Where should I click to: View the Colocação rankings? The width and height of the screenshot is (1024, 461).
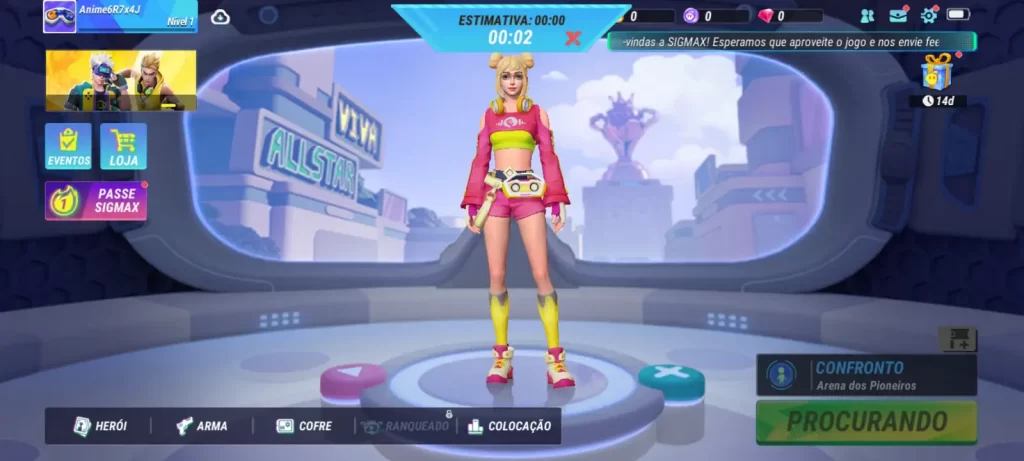pyautogui.click(x=509, y=426)
